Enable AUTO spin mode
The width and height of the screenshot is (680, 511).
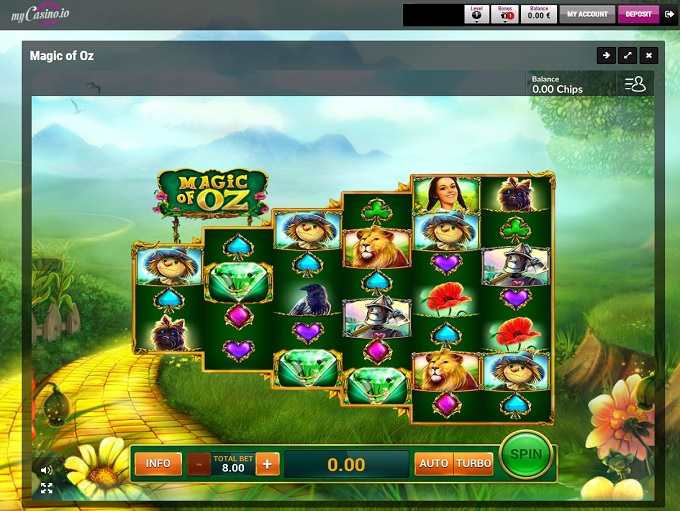pos(433,464)
